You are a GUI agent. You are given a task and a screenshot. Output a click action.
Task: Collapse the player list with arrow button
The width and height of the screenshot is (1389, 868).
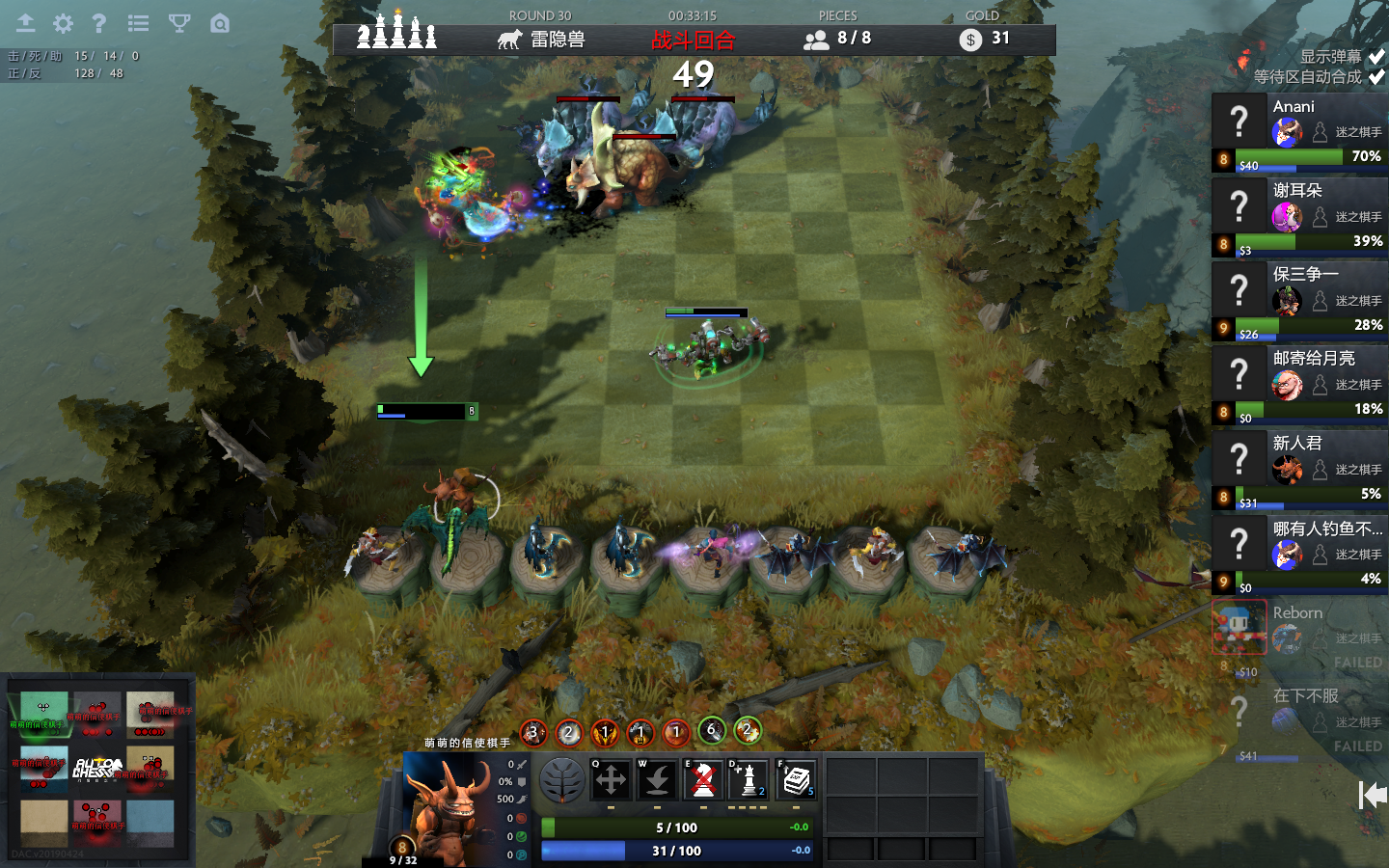pyautogui.click(x=1373, y=795)
